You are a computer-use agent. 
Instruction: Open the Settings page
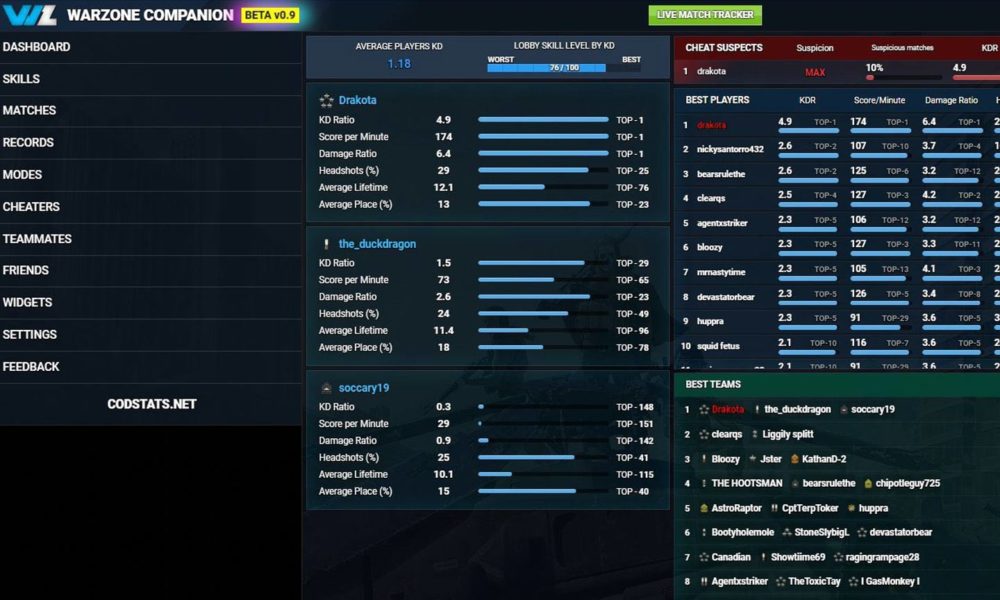pyautogui.click(x=29, y=334)
